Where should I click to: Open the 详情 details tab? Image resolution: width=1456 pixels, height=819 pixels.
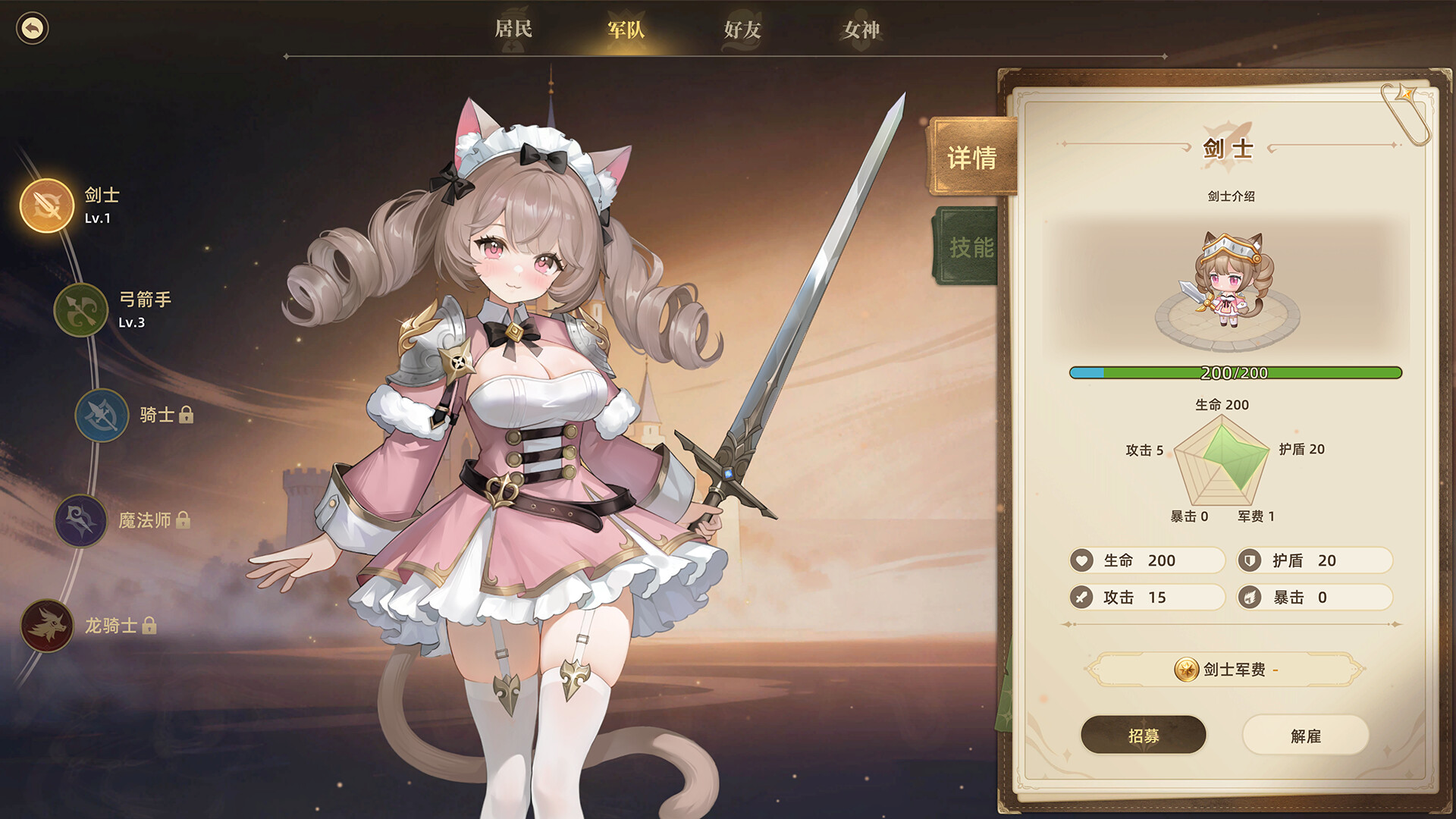[x=971, y=158]
